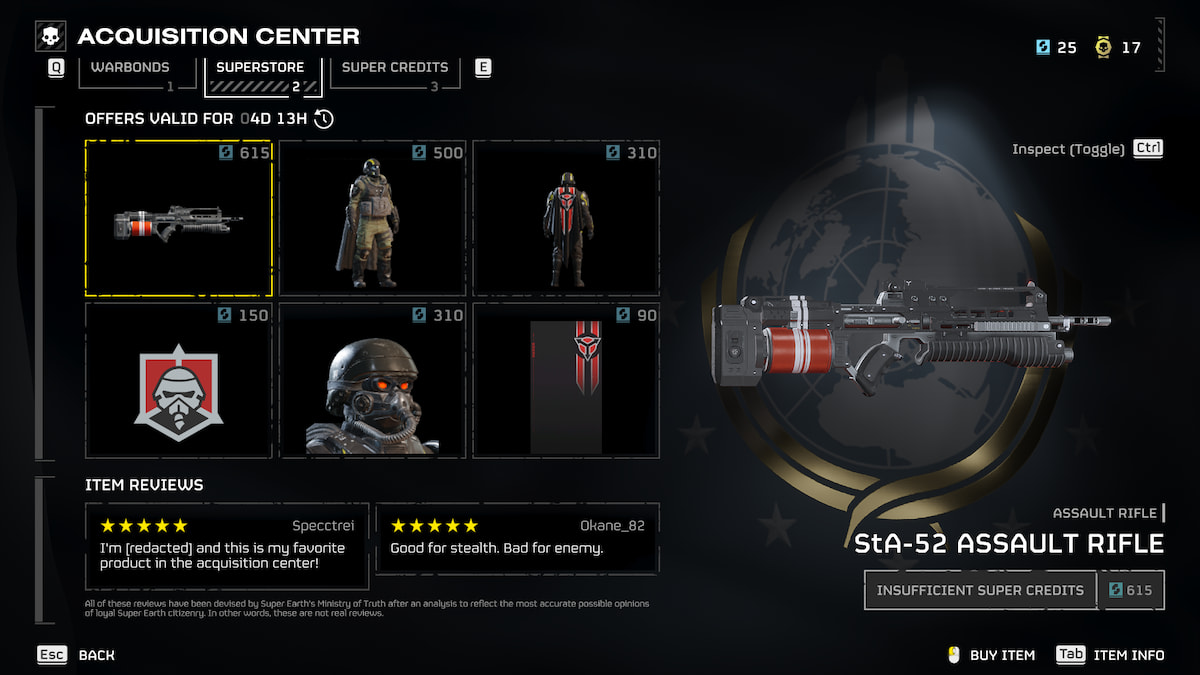1200x675 pixels.
Task: Select the 90-credit black banner offer
Action: (565, 381)
